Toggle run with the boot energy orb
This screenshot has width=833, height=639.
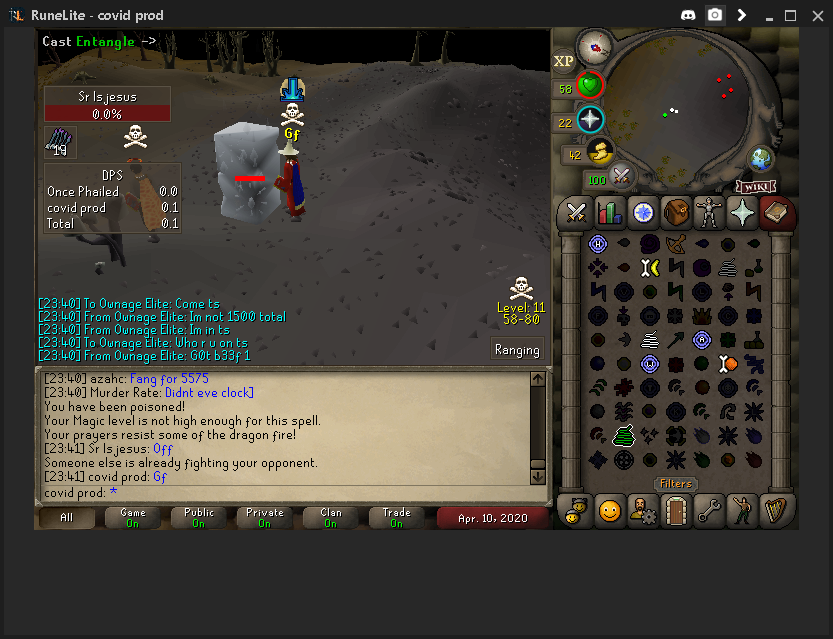click(600, 152)
